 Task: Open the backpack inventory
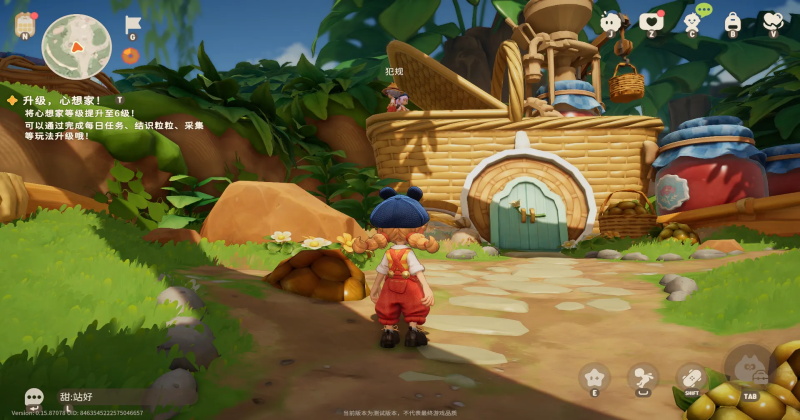pos(732,22)
